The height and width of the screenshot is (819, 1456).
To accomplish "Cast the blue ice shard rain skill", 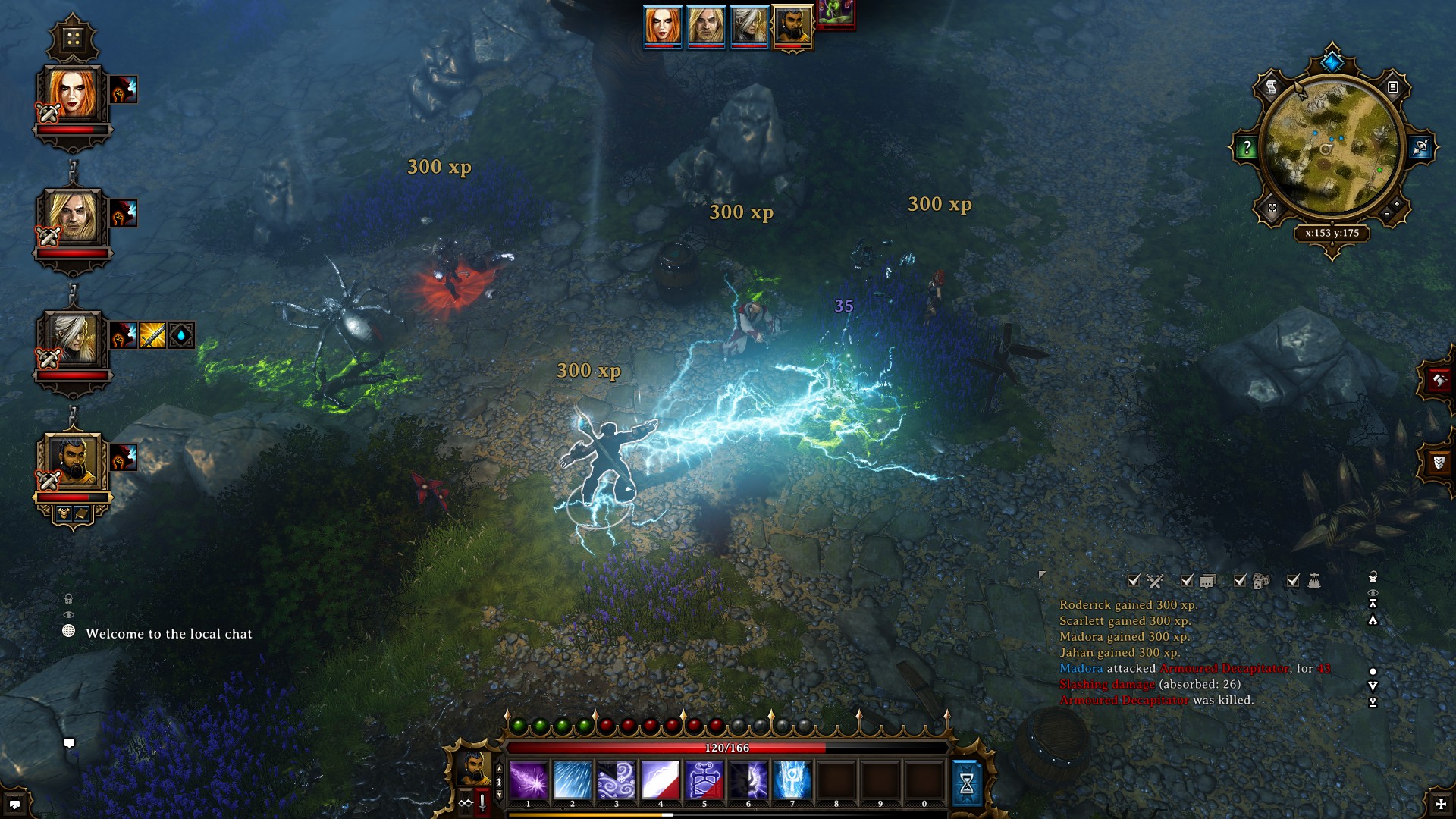I will click(573, 780).
